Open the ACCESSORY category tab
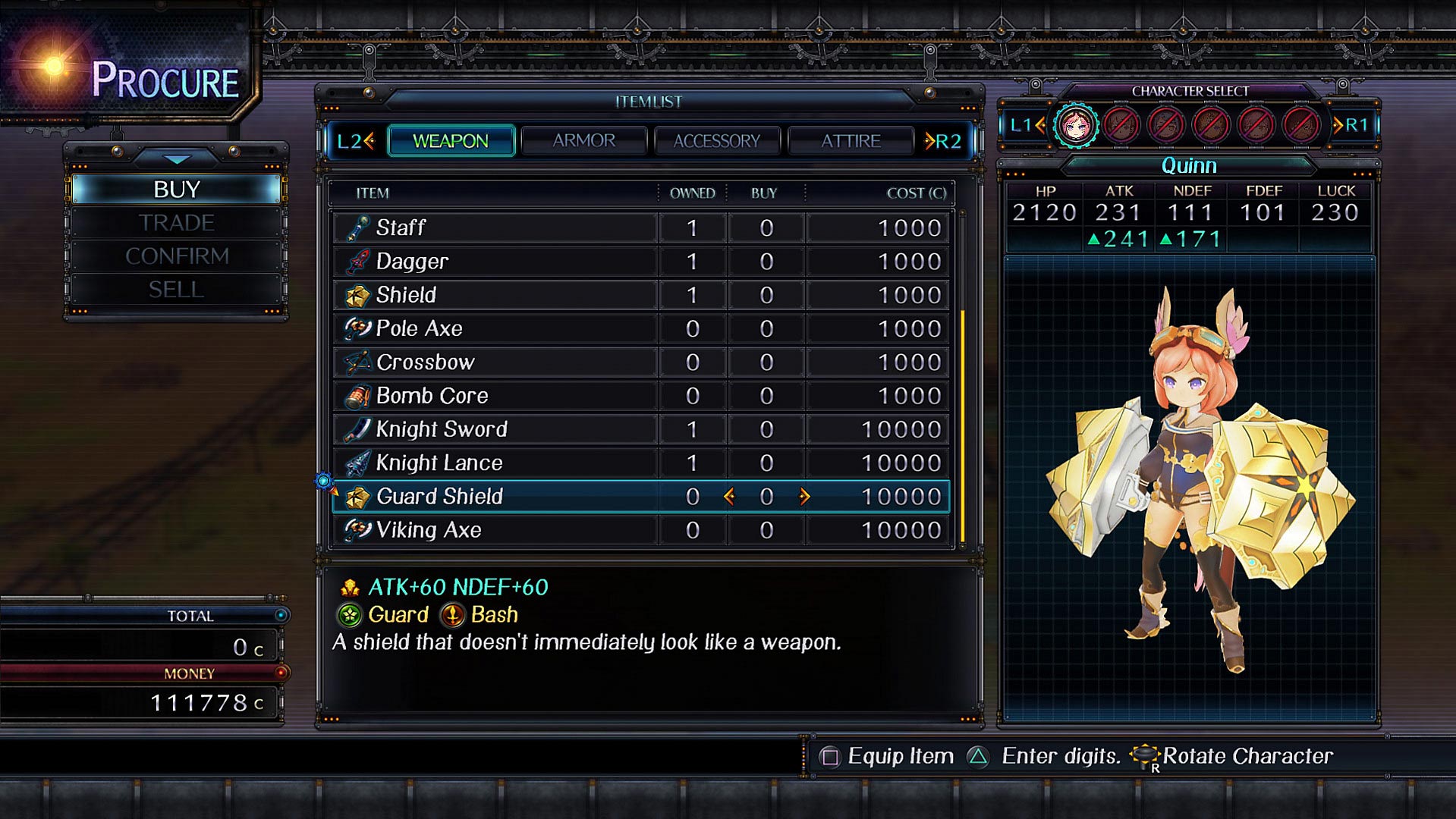The height and width of the screenshot is (819, 1456). point(716,140)
